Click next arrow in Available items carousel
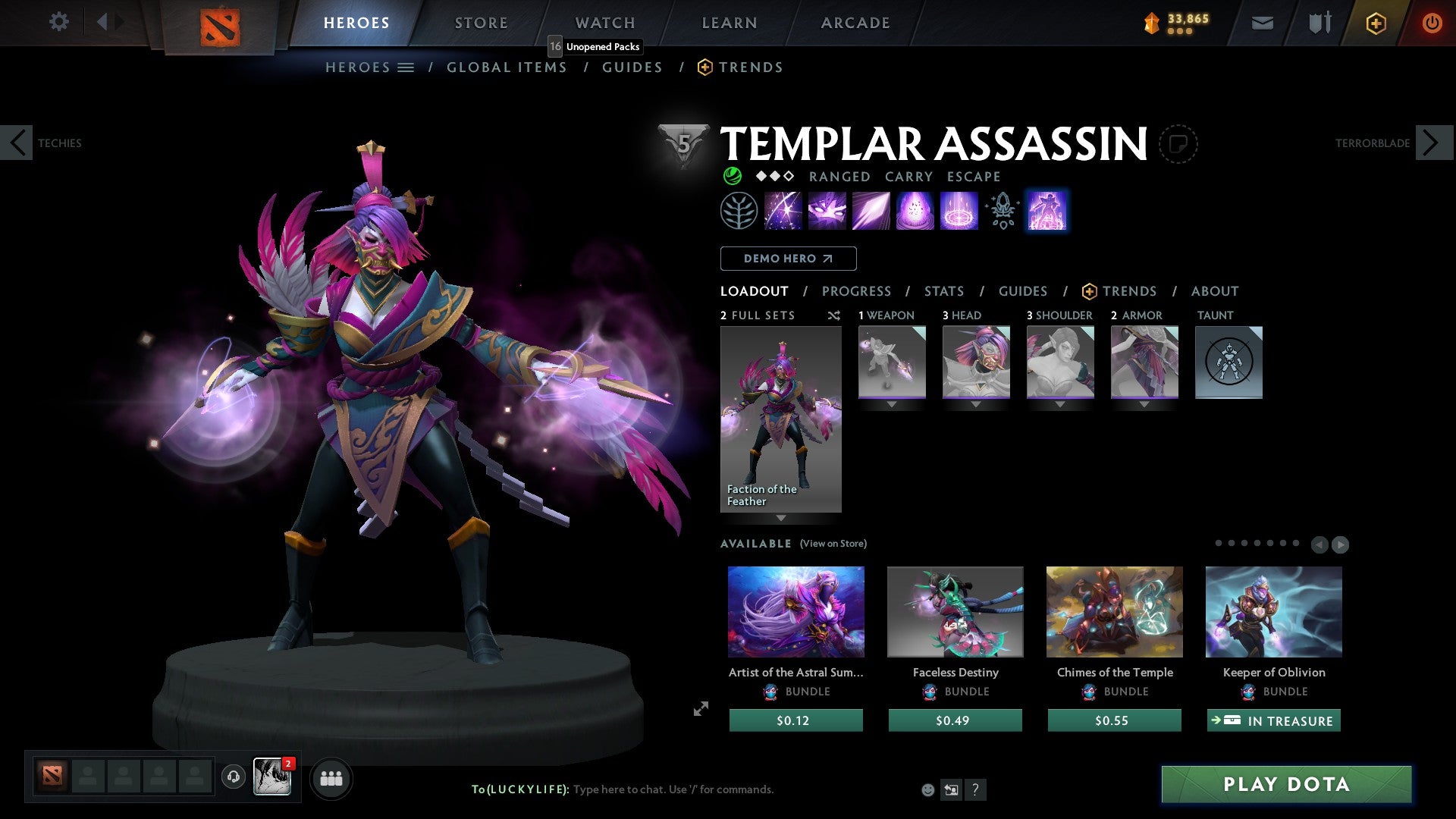The width and height of the screenshot is (1456, 819). click(1339, 544)
